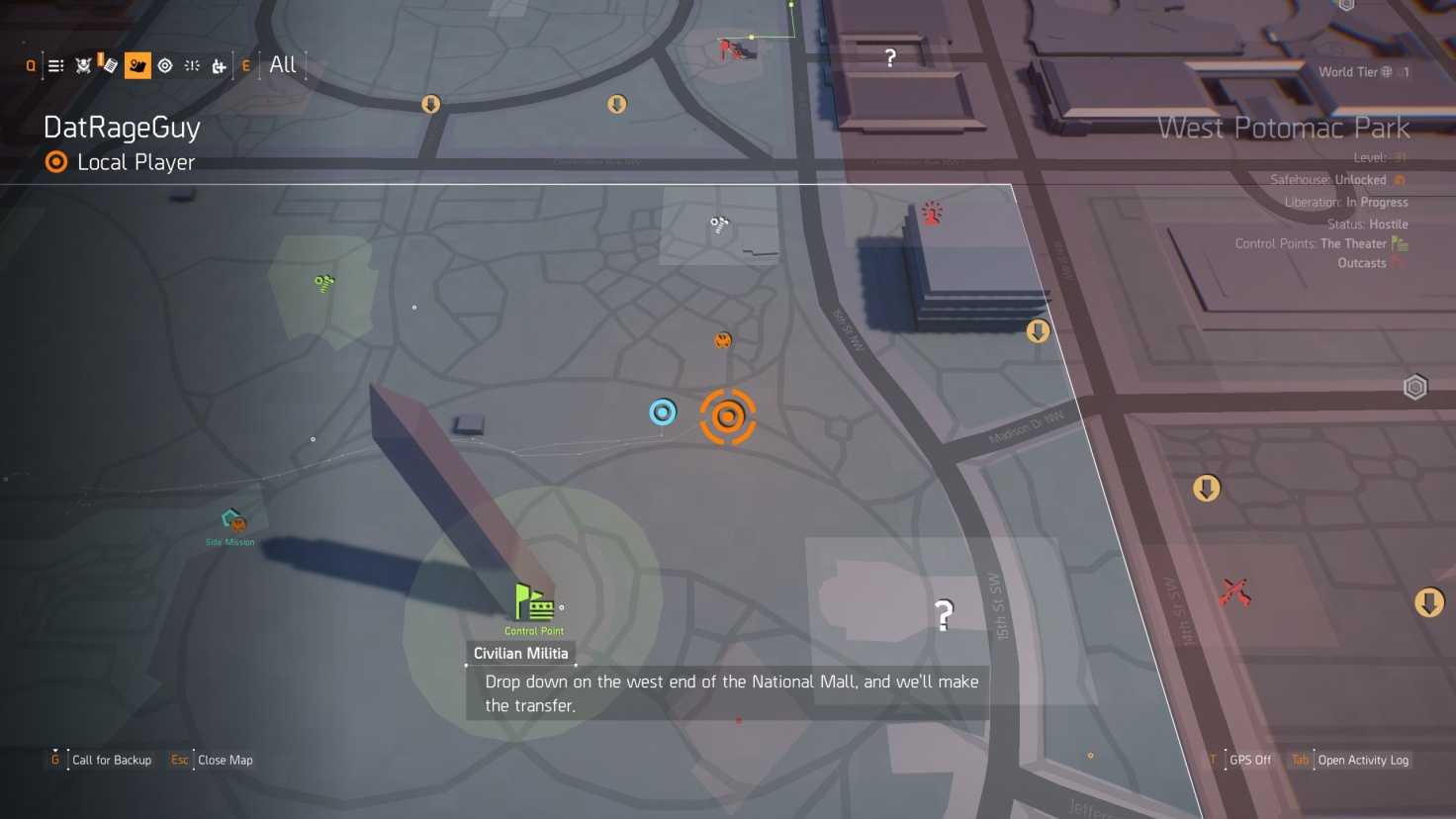This screenshot has height=819, width=1456.
Task: Click the green gears marker
Action: pos(323,284)
